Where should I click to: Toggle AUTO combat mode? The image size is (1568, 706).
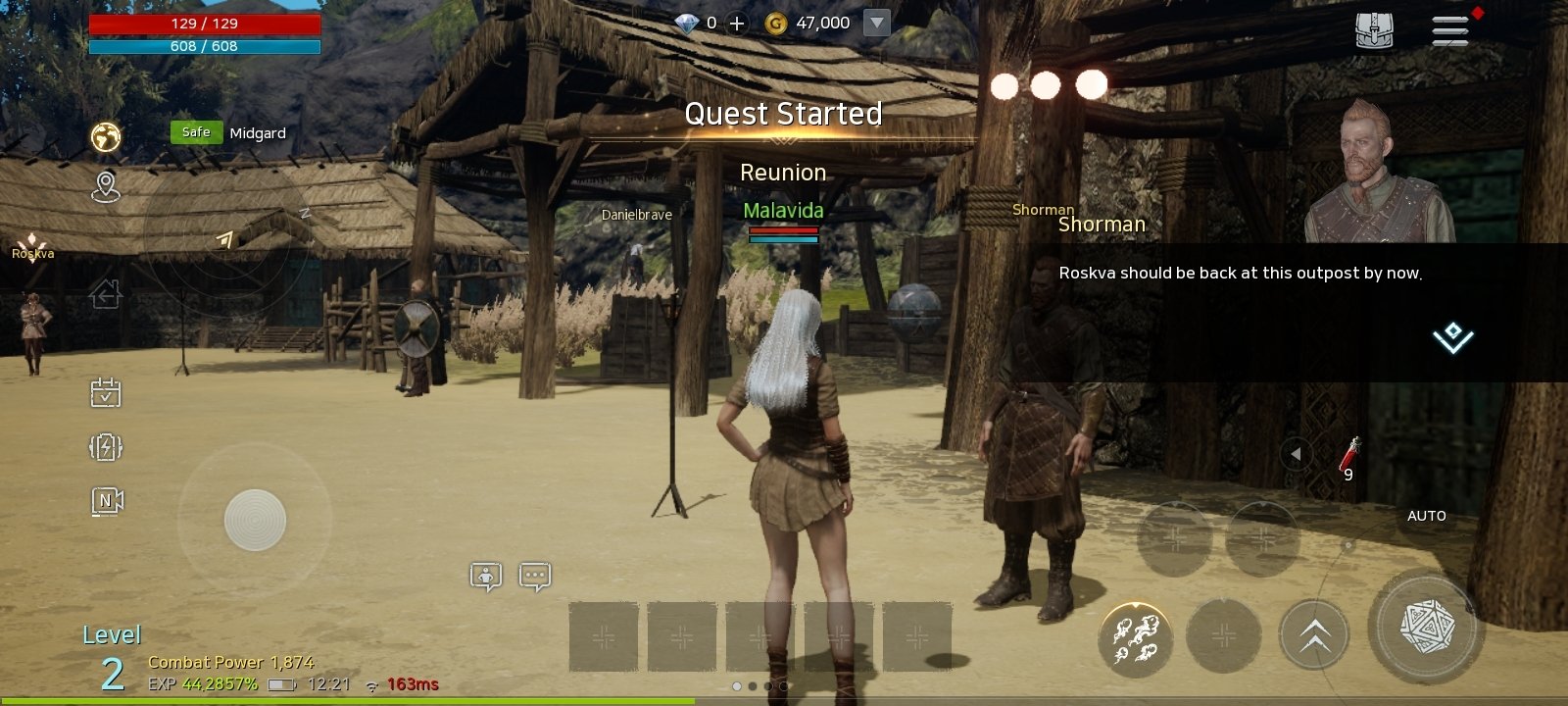(x=1426, y=516)
